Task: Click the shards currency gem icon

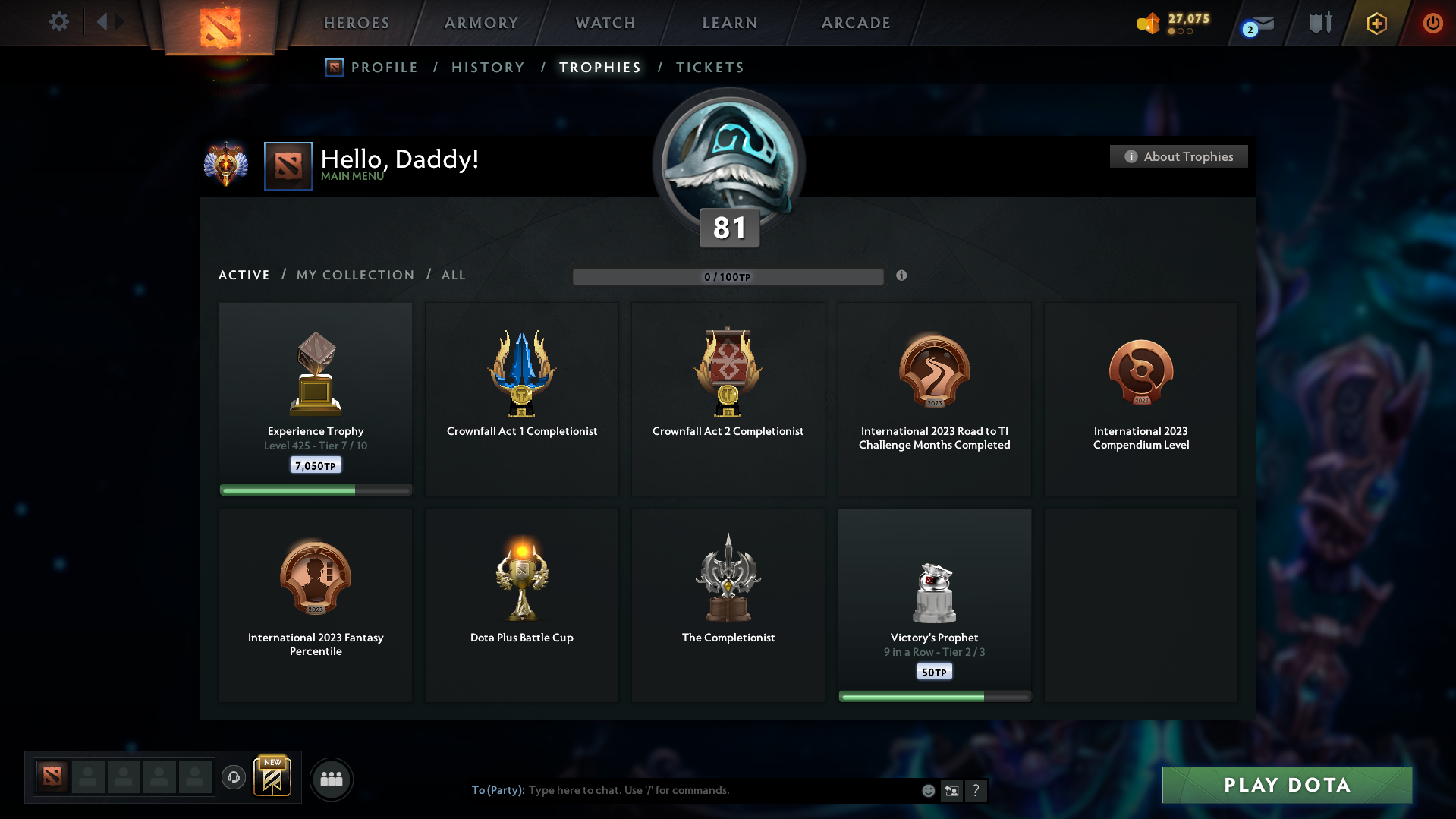Action: [1148, 24]
